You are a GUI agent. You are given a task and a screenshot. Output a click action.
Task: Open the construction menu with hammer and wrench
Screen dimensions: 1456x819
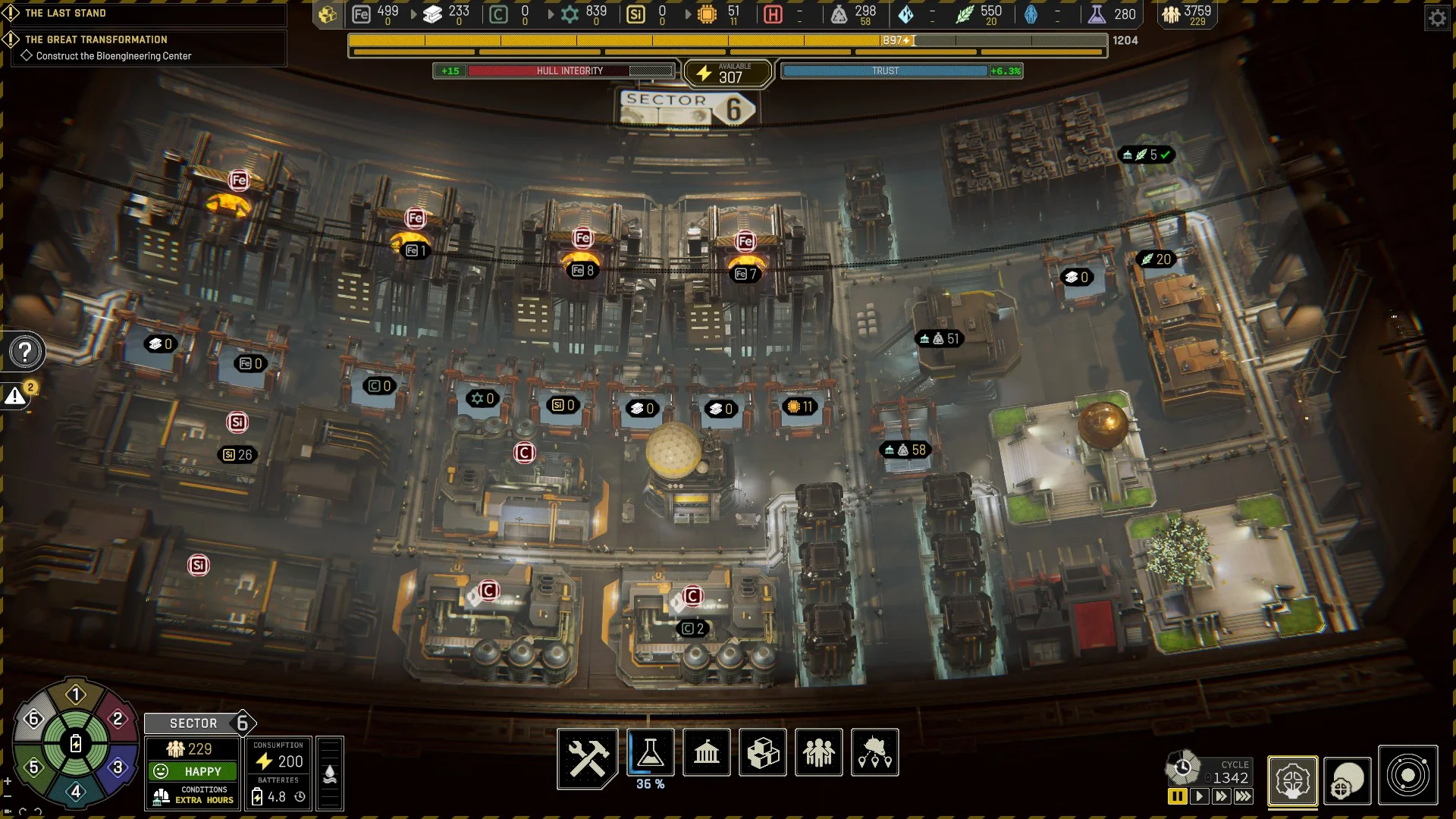tap(587, 755)
